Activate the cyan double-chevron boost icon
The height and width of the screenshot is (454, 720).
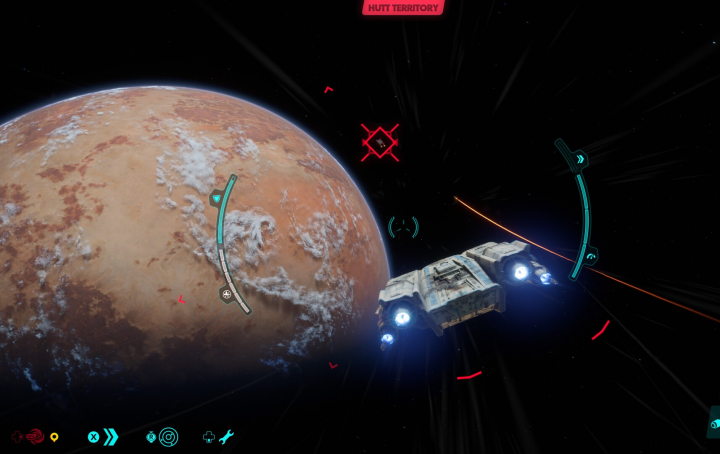pos(110,437)
